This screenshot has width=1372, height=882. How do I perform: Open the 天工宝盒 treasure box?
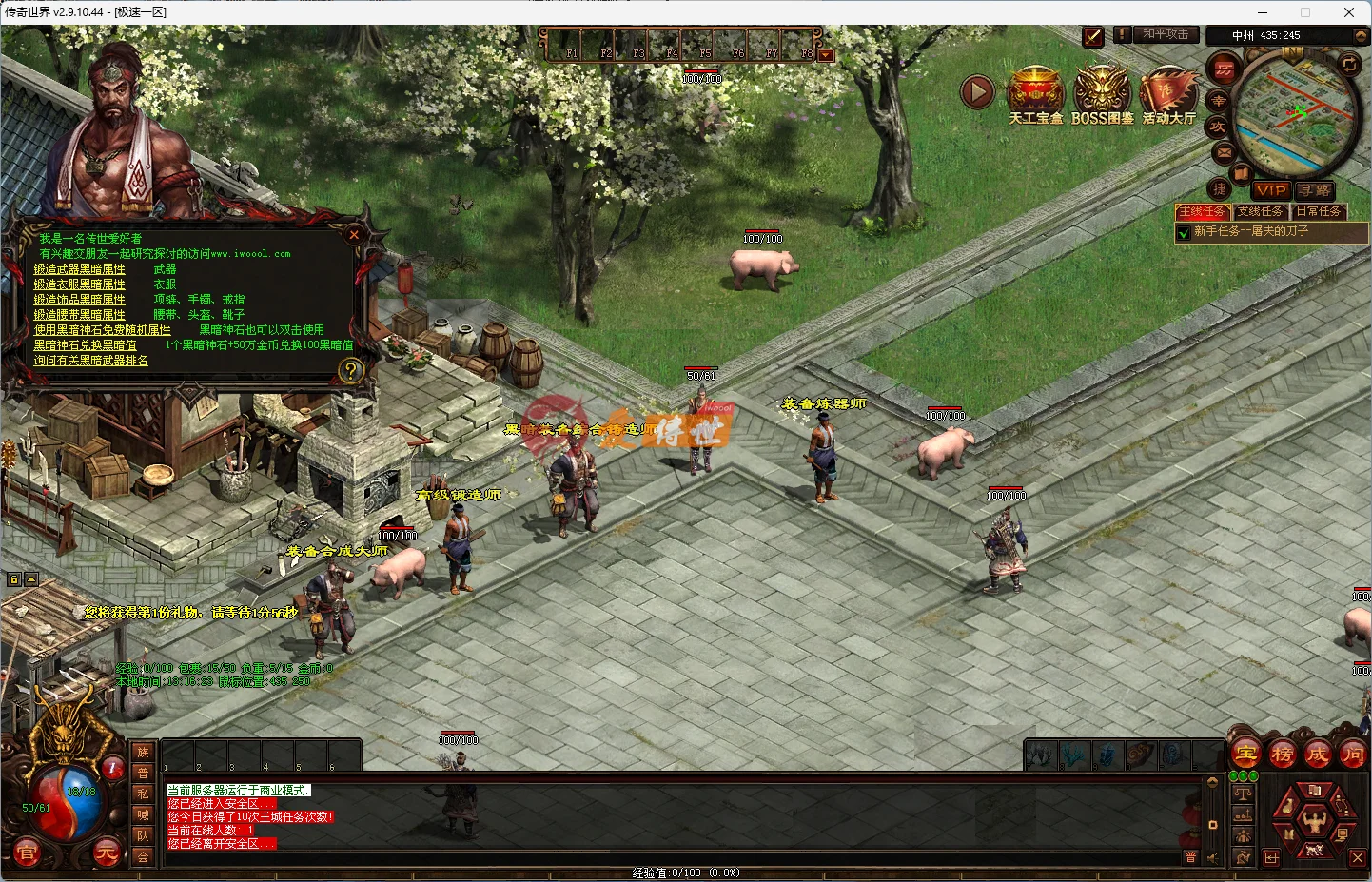pos(1035,90)
